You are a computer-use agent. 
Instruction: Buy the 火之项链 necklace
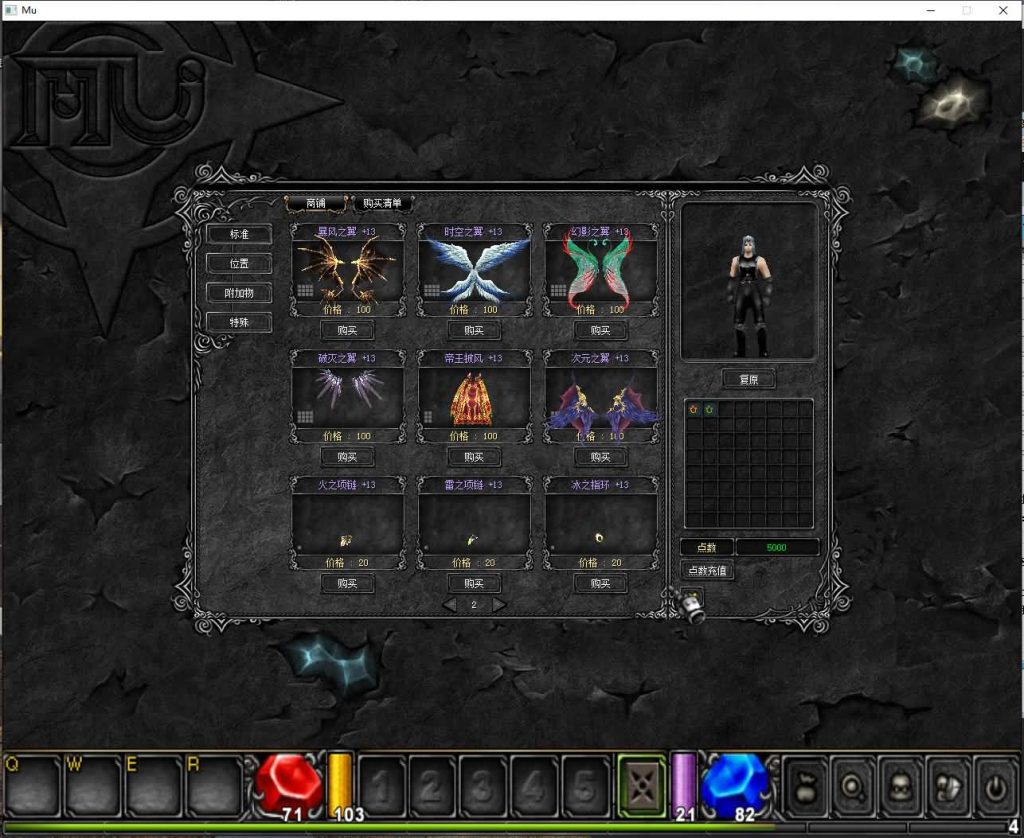pyautogui.click(x=347, y=584)
